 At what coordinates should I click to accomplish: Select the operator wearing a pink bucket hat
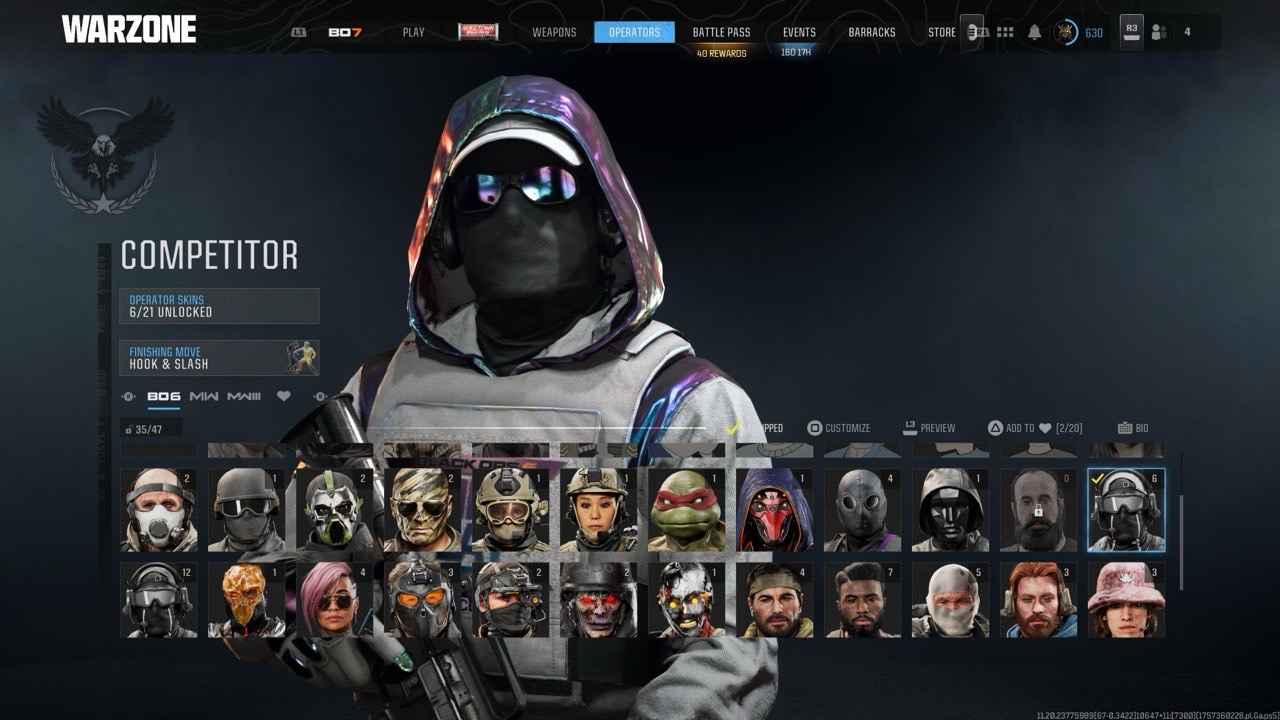tap(1126, 600)
